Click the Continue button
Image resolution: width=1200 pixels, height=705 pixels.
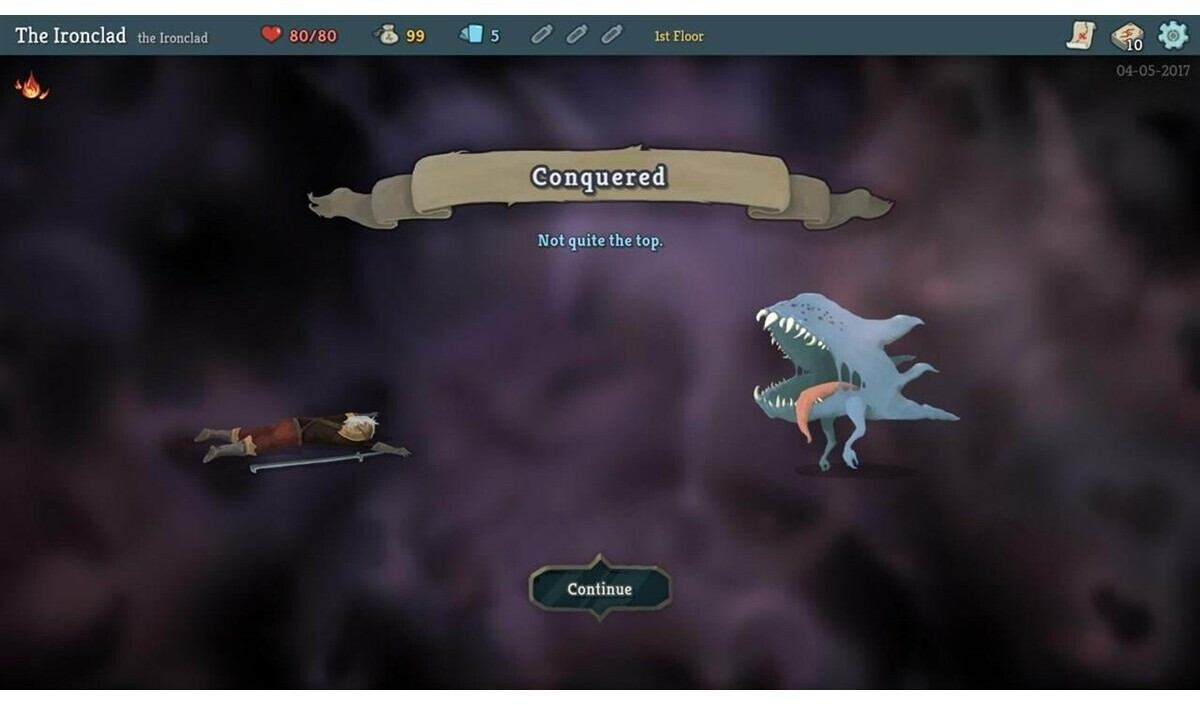[x=599, y=589]
